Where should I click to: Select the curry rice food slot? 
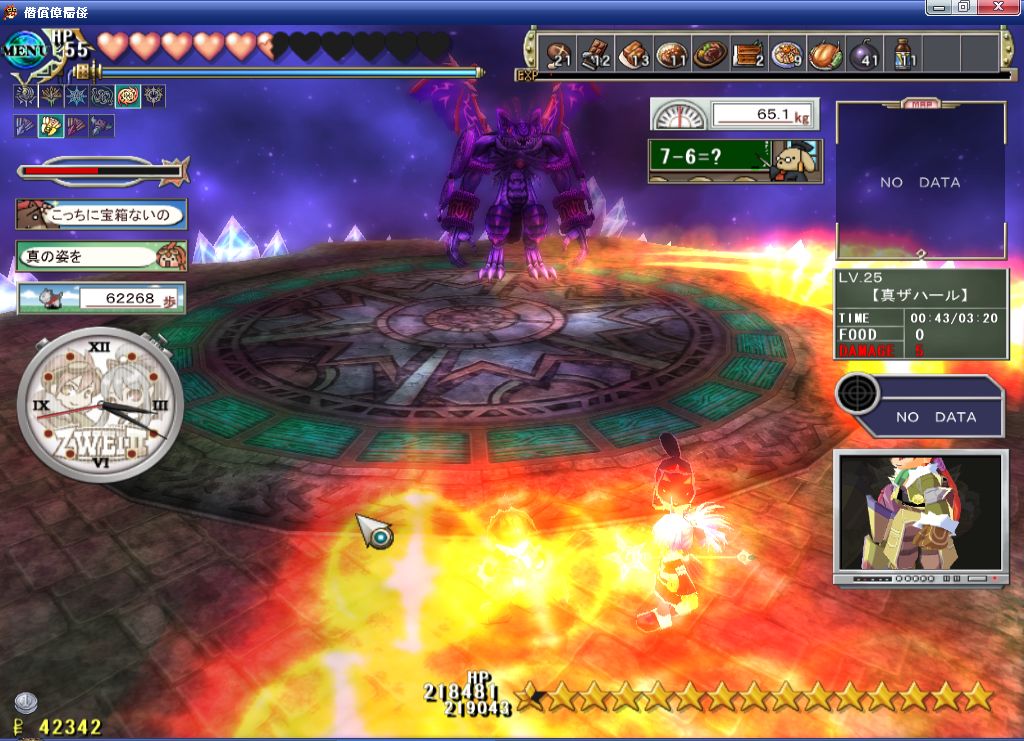click(672, 54)
